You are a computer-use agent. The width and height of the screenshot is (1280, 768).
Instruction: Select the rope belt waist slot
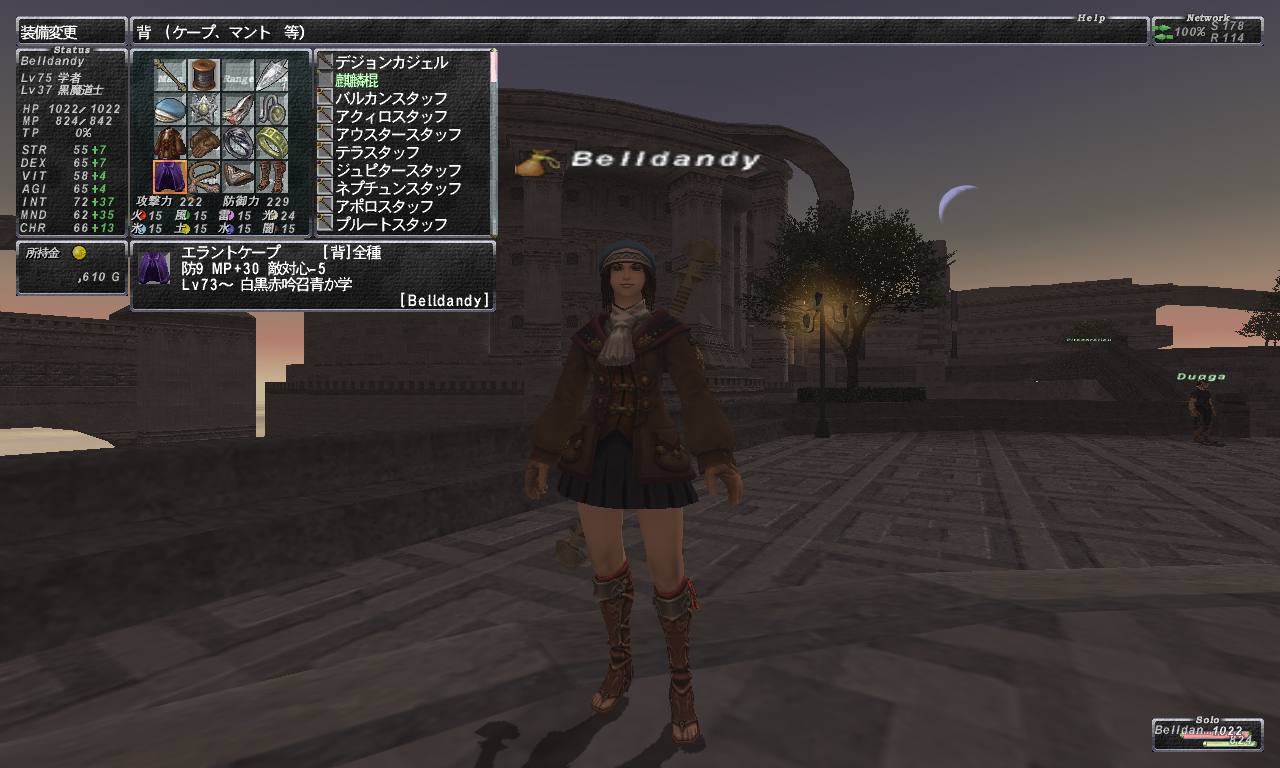[x=204, y=176]
